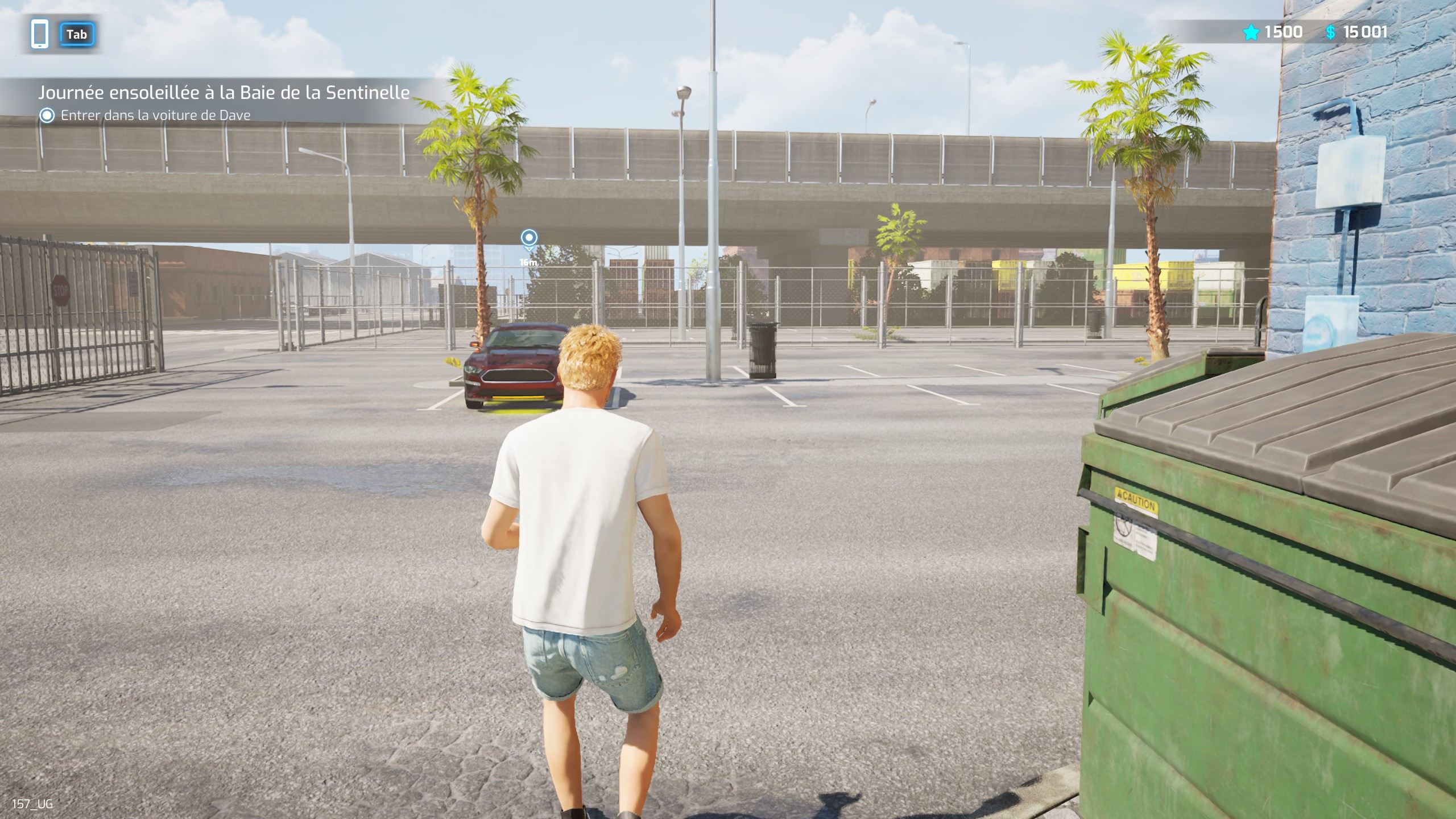Open the phone icon in the corner

[40, 34]
